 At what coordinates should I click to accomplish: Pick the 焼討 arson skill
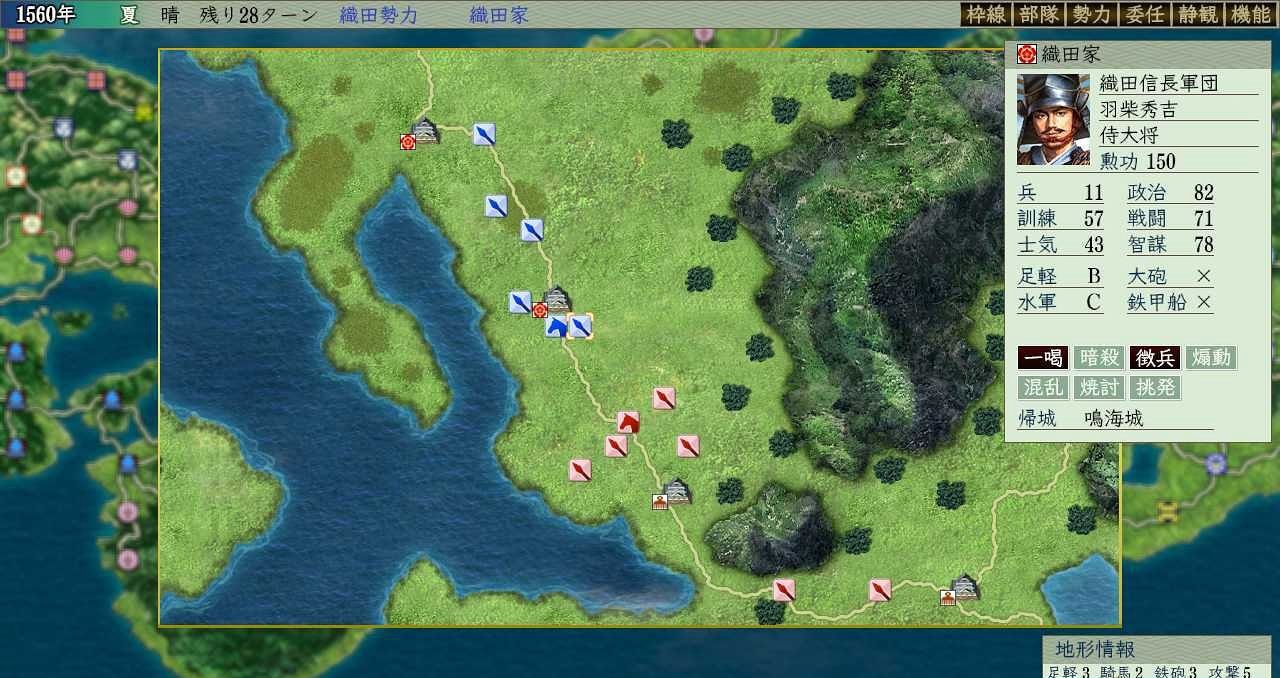tap(1099, 387)
